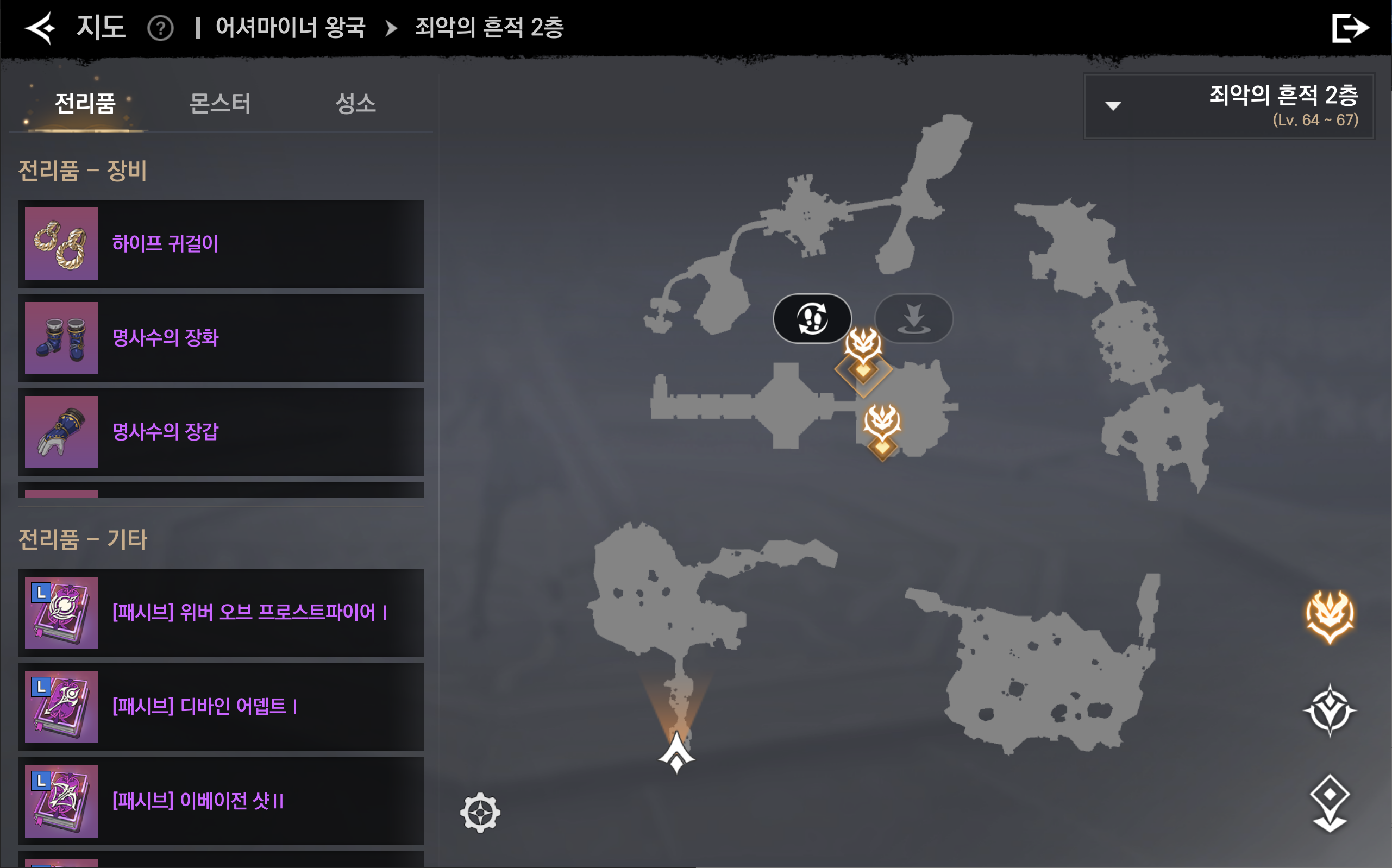Click the greyed-out teleport arrow button

[913, 319]
